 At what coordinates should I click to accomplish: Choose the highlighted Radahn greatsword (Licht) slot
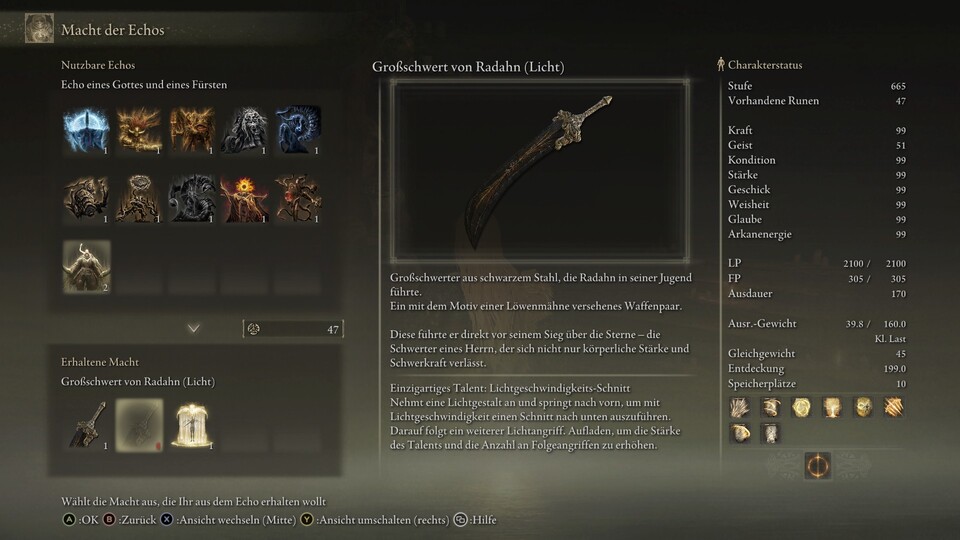click(139, 423)
